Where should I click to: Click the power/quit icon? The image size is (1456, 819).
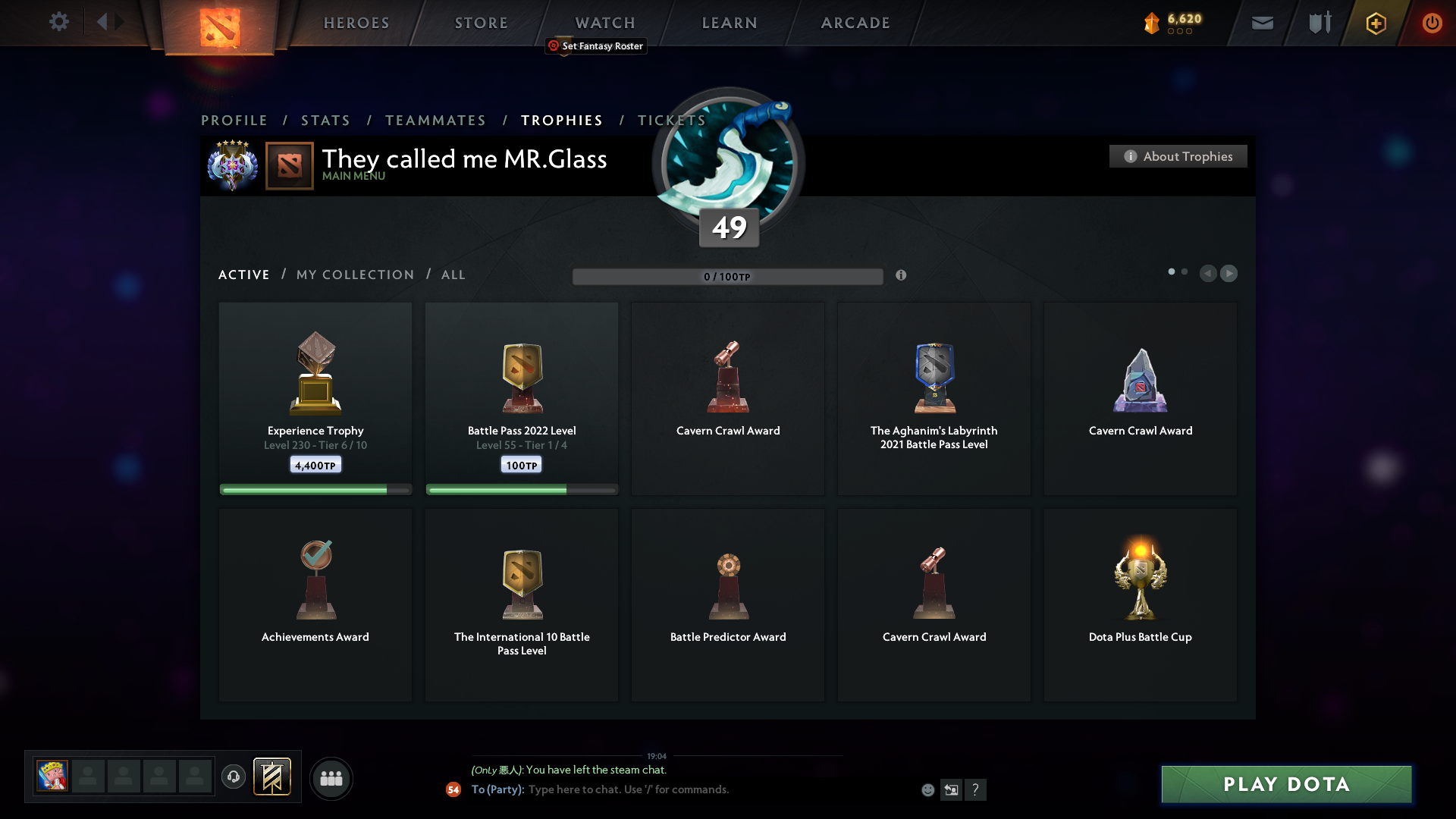(1432, 23)
